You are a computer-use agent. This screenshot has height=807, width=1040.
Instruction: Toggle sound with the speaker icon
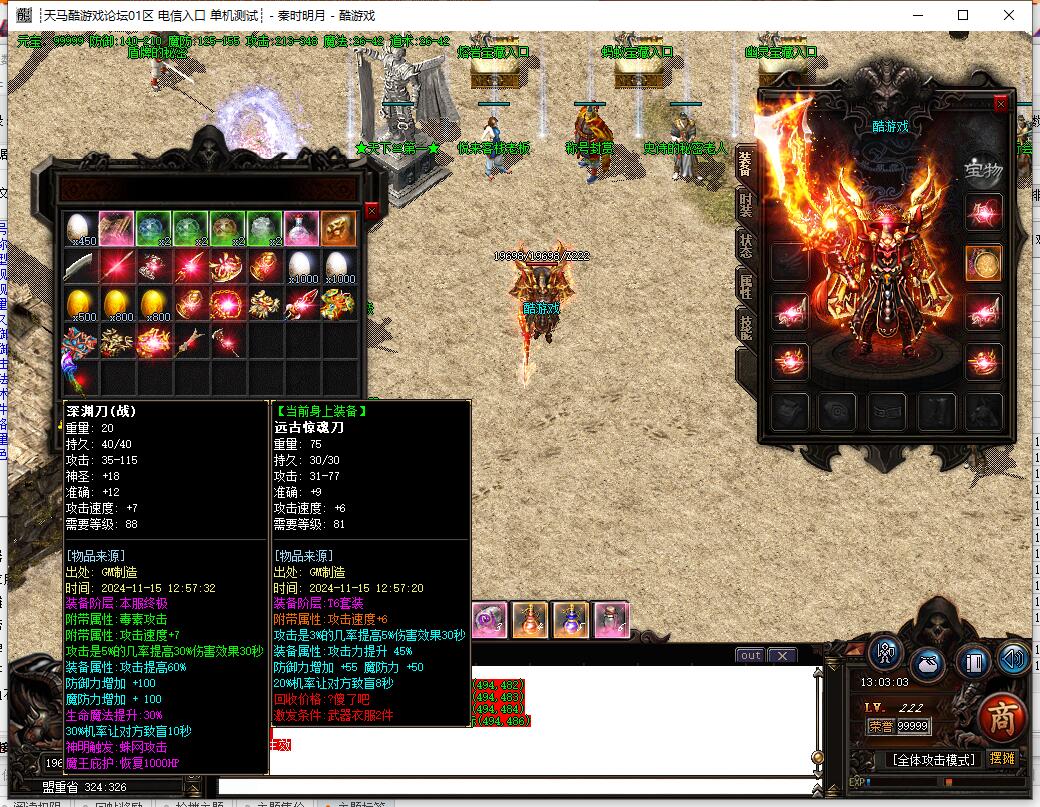[x=1013, y=658]
